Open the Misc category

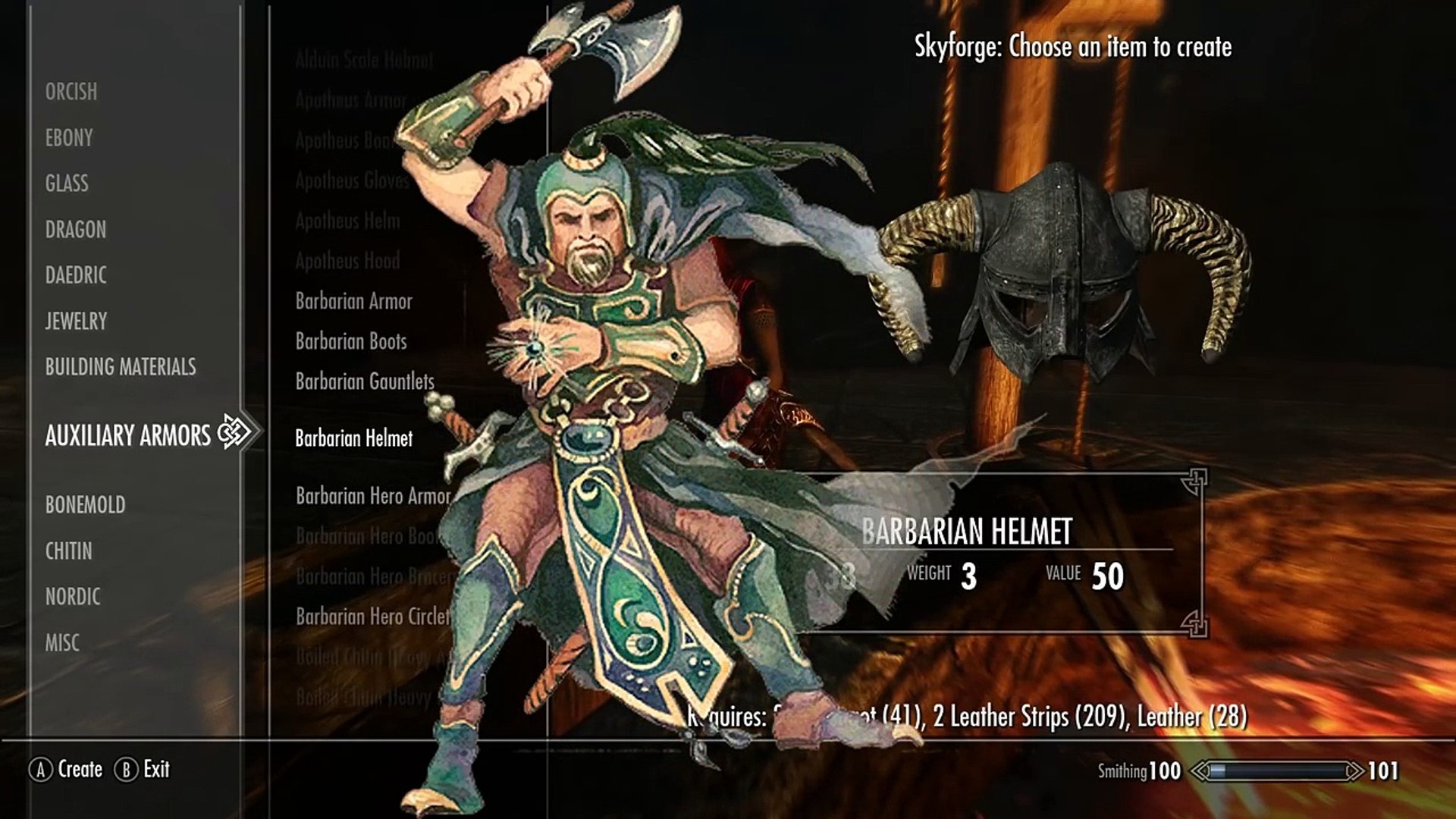(62, 643)
